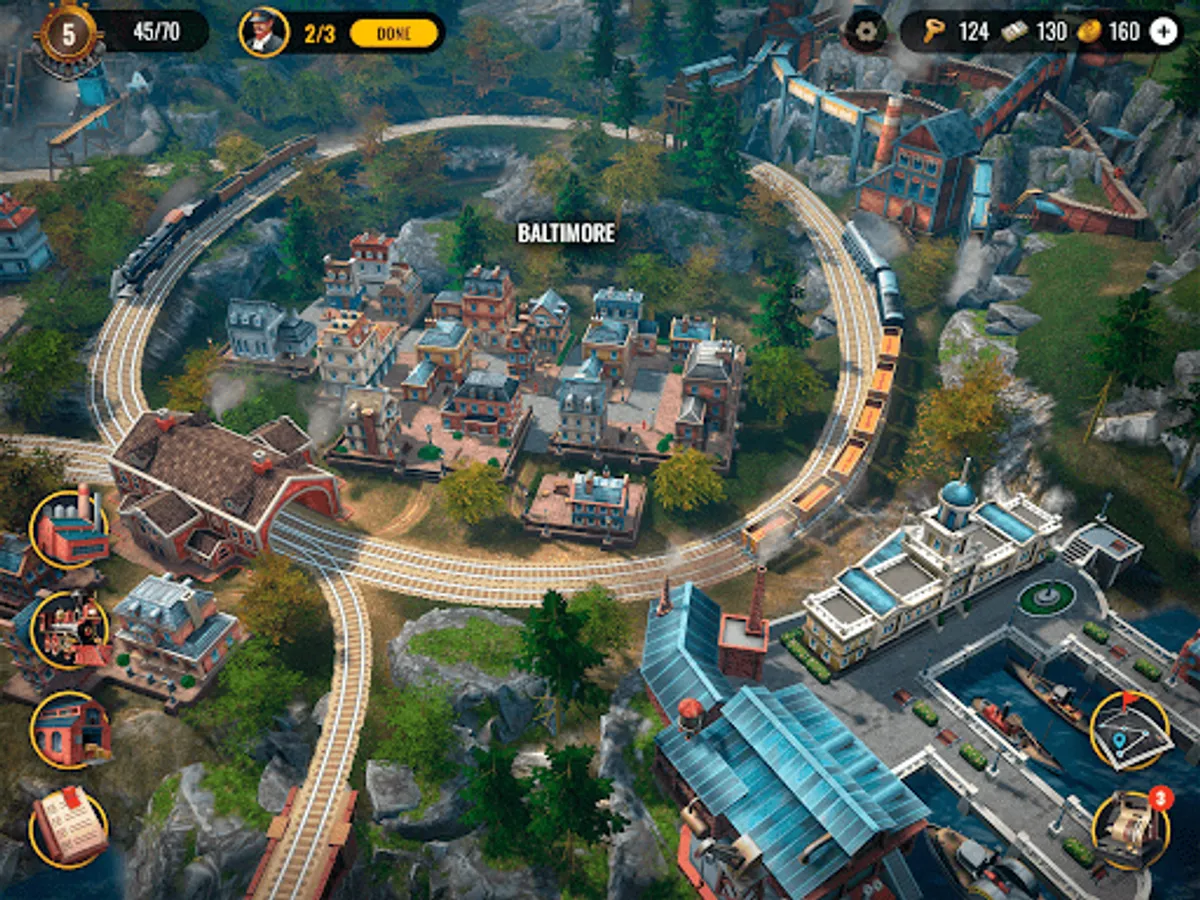1200x900 pixels.
Task: Tap the plus button to add currency
Action: tap(1164, 31)
